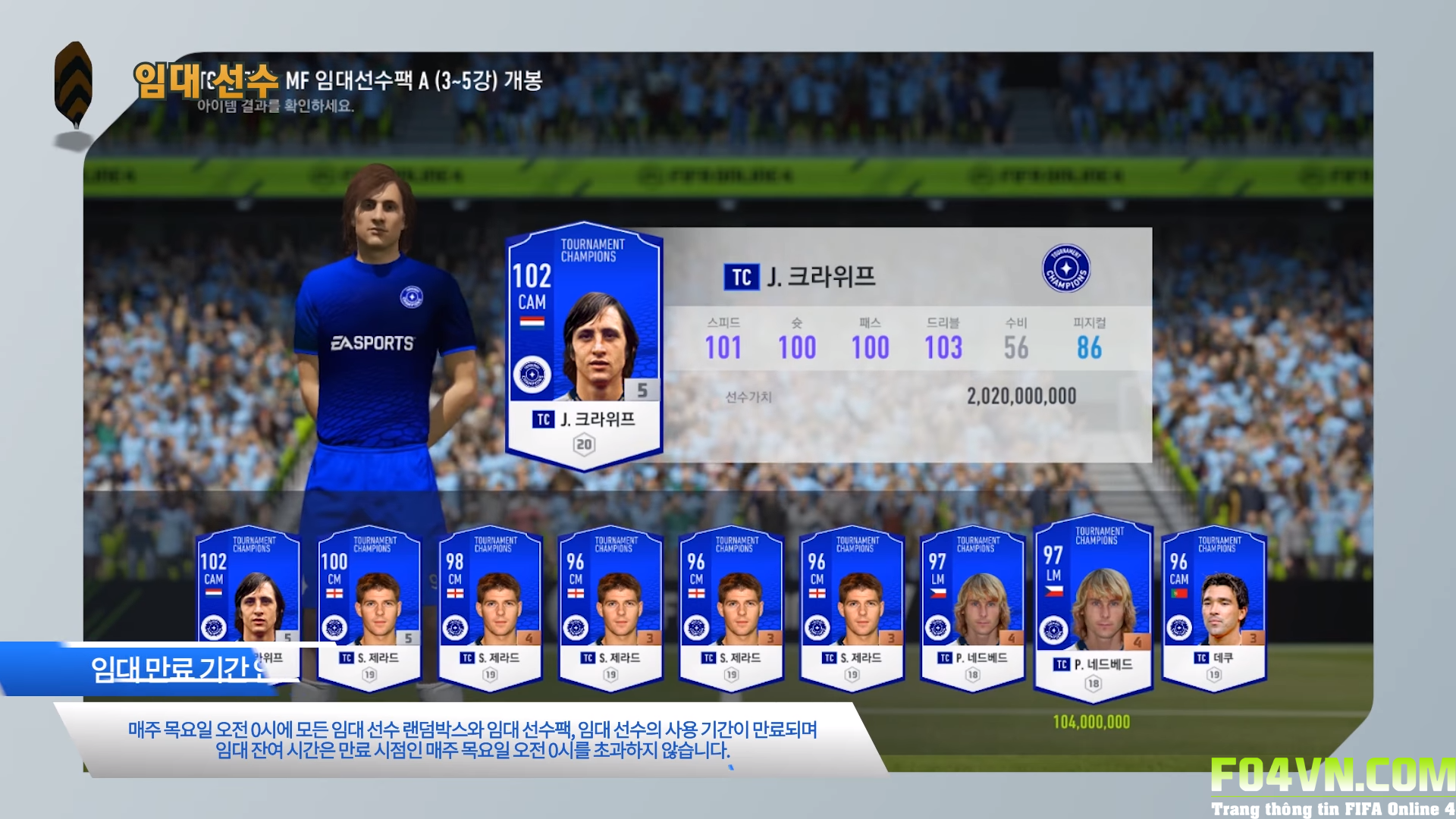Click the enlarged Nedved 97 LM card
This screenshot has width=1456, height=819.
1093,607
